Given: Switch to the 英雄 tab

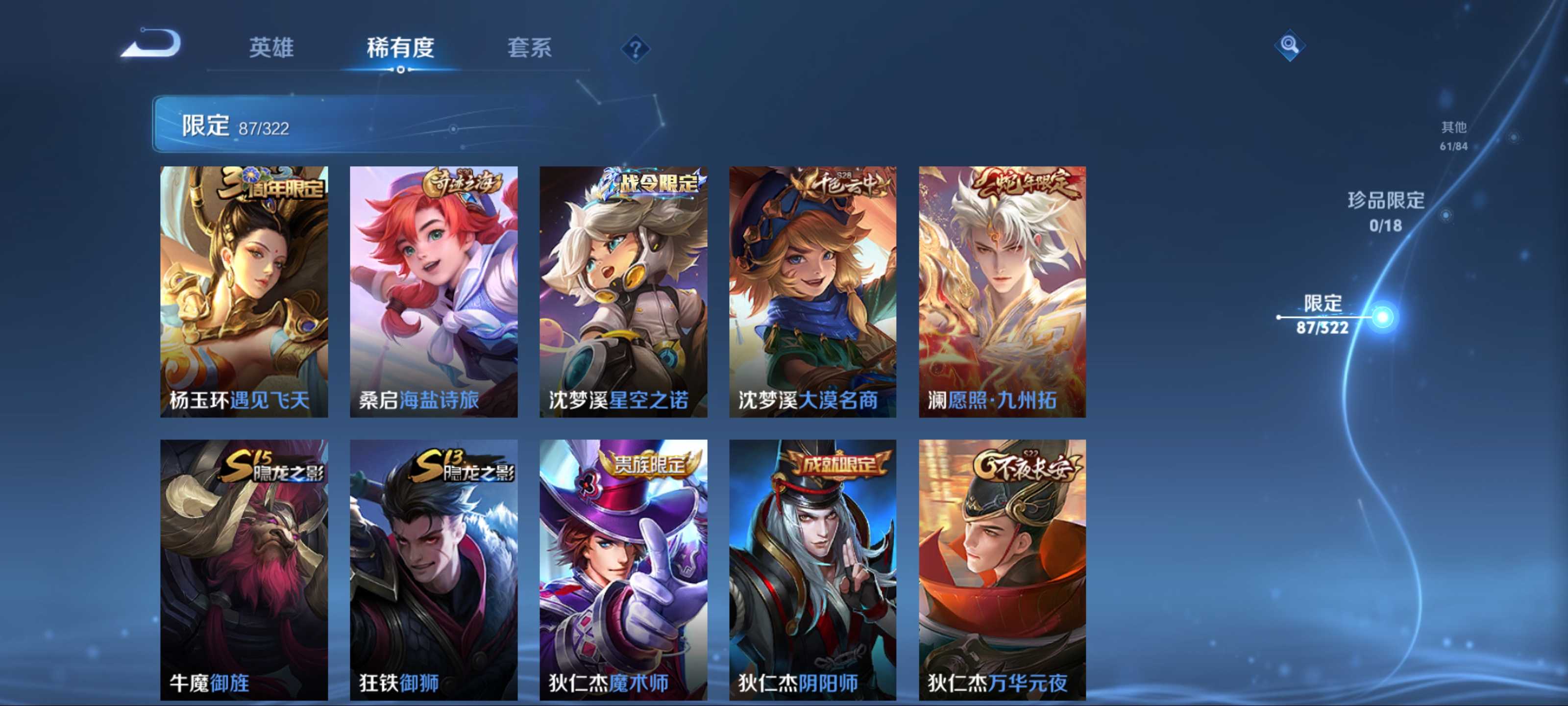Looking at the screenshot, I should pyautogui.click(x=271, y=48).
